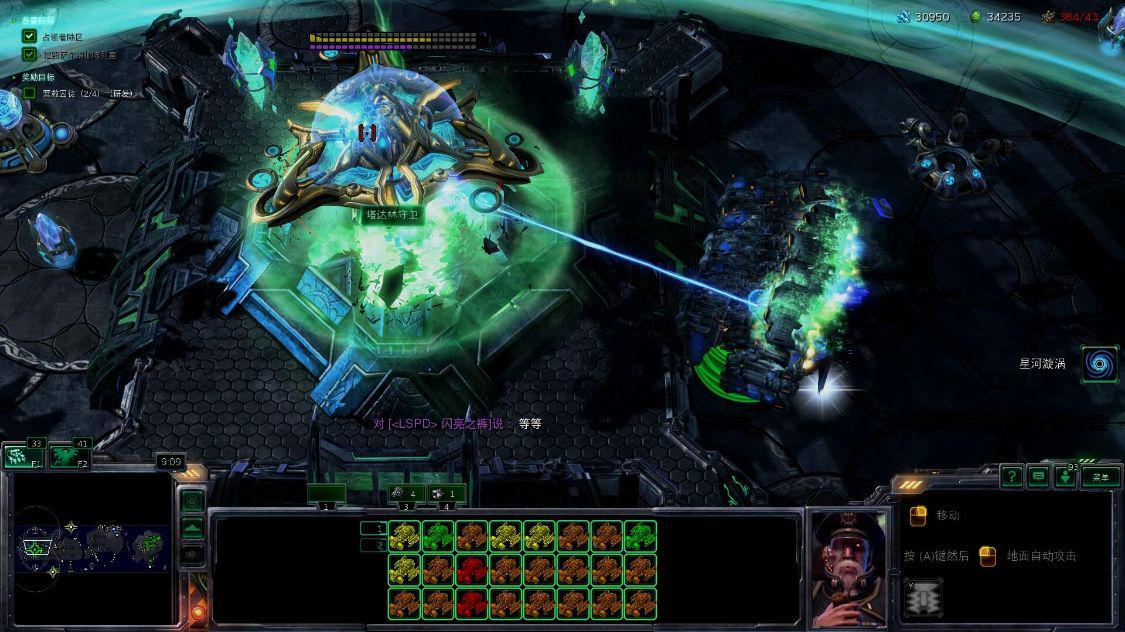
Task: Select control group 4 tab
Action: click(x=447, y=494)
